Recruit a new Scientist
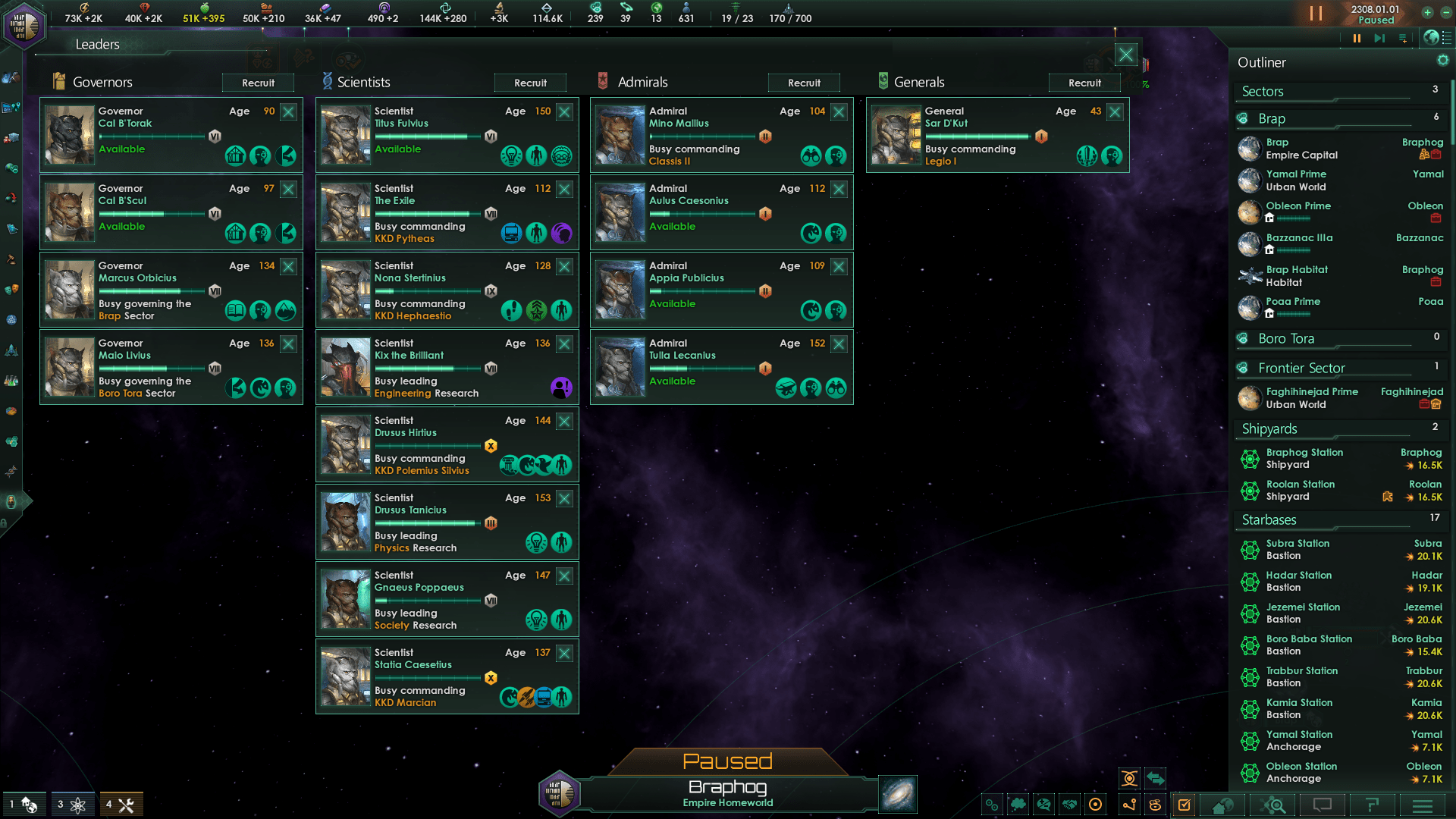Viewport: 1456px width, 819px height. click(x=530, y=83)
